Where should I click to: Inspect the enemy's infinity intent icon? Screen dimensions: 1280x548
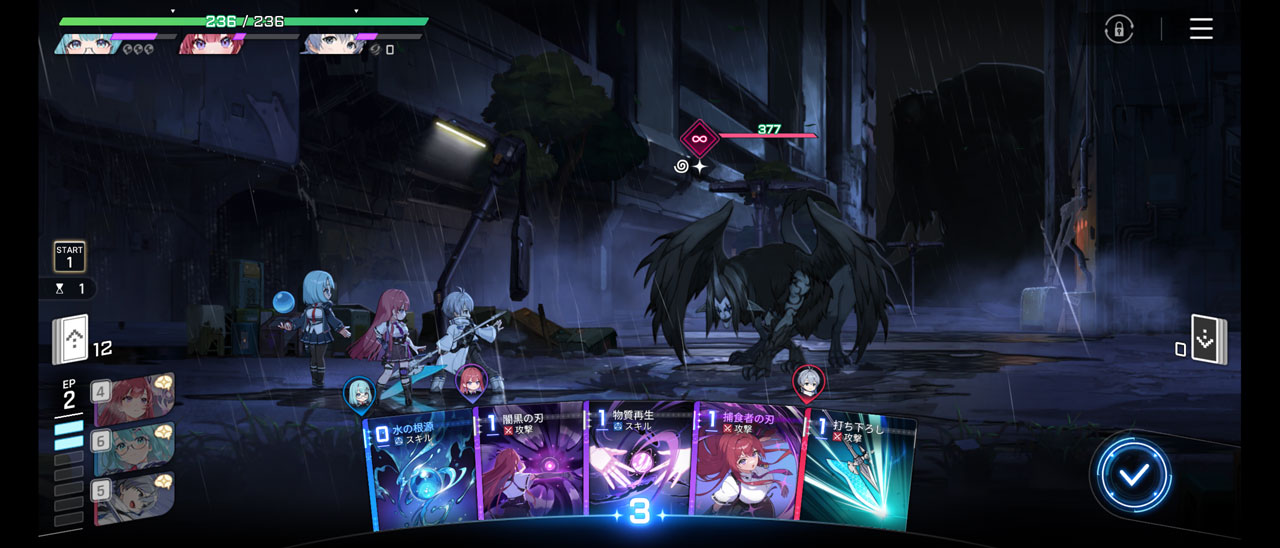tap(699, 139)
